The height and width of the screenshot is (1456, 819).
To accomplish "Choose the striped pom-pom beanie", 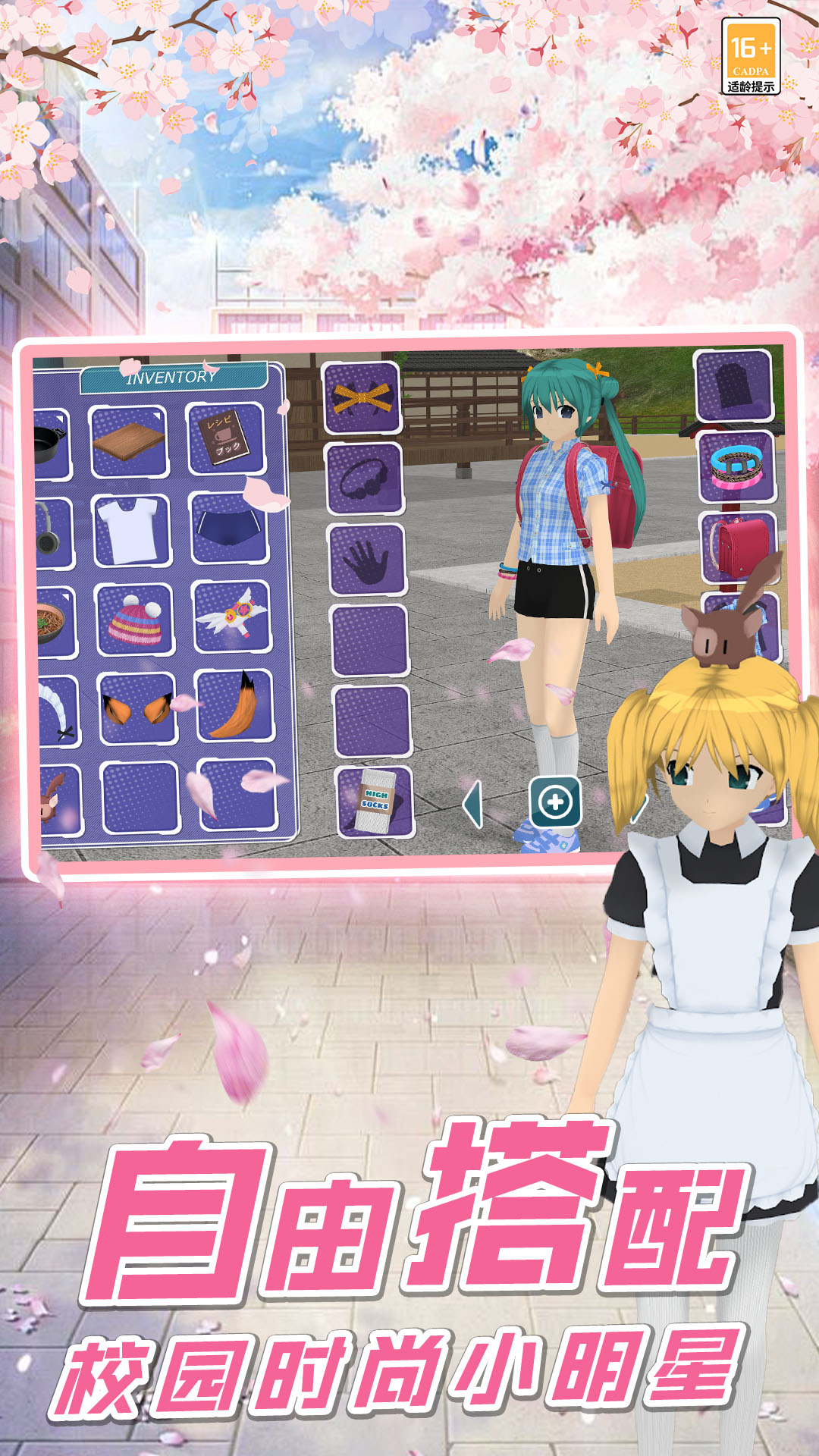I will tap(135, 620).
